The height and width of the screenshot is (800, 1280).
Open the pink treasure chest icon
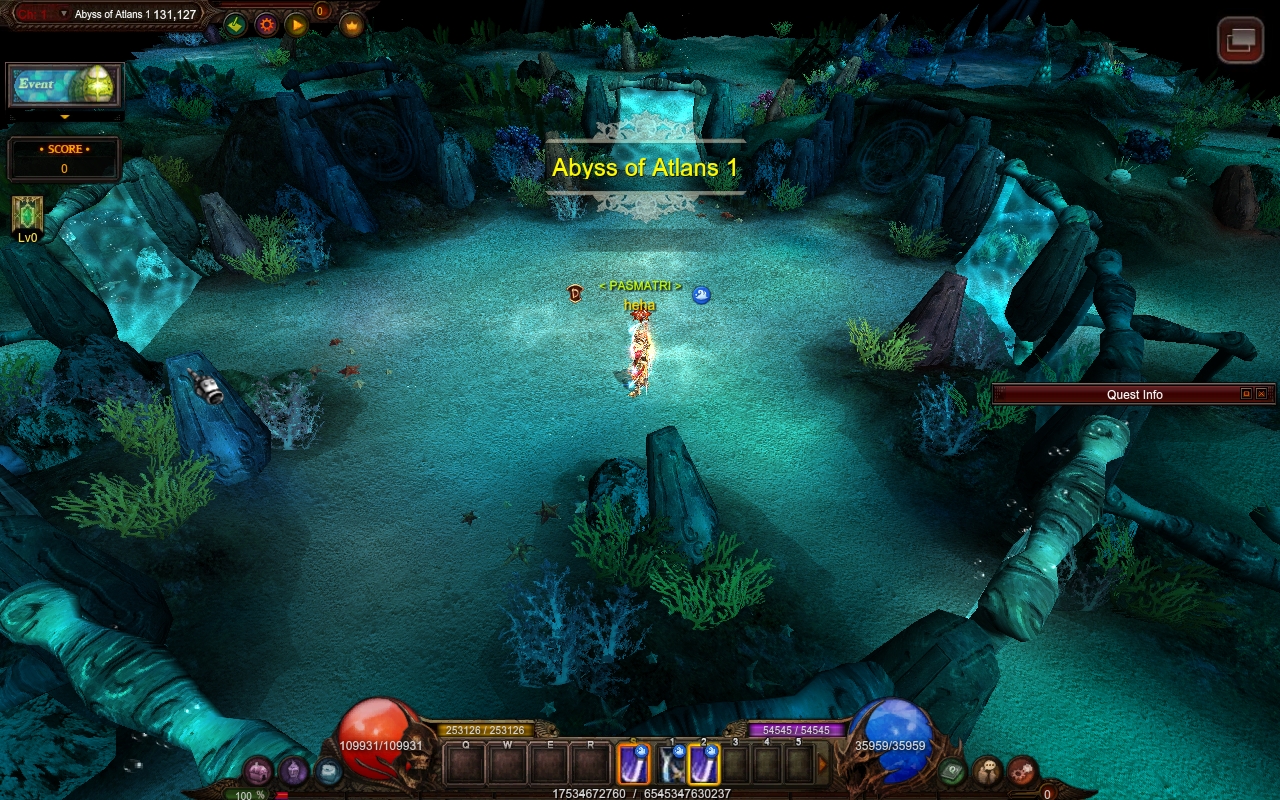pyautogui.click(x=258, y=771)
